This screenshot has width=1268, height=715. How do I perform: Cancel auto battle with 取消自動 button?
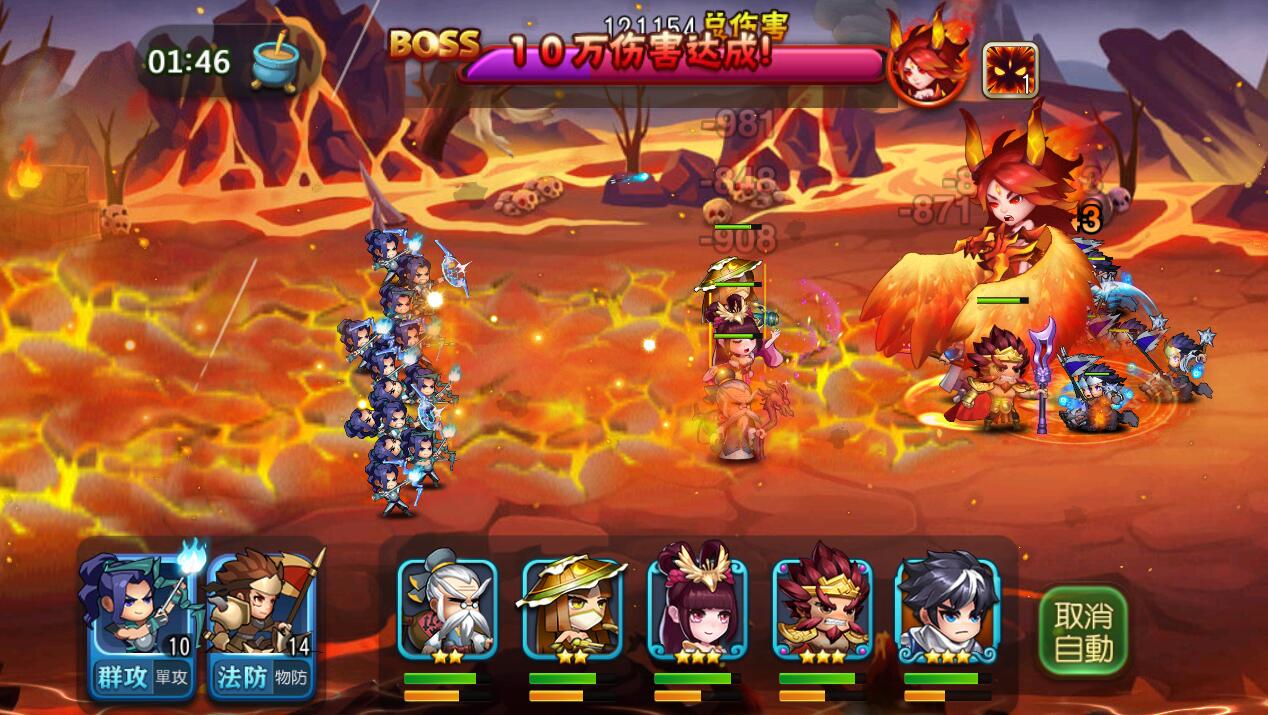click(1083, 631)
